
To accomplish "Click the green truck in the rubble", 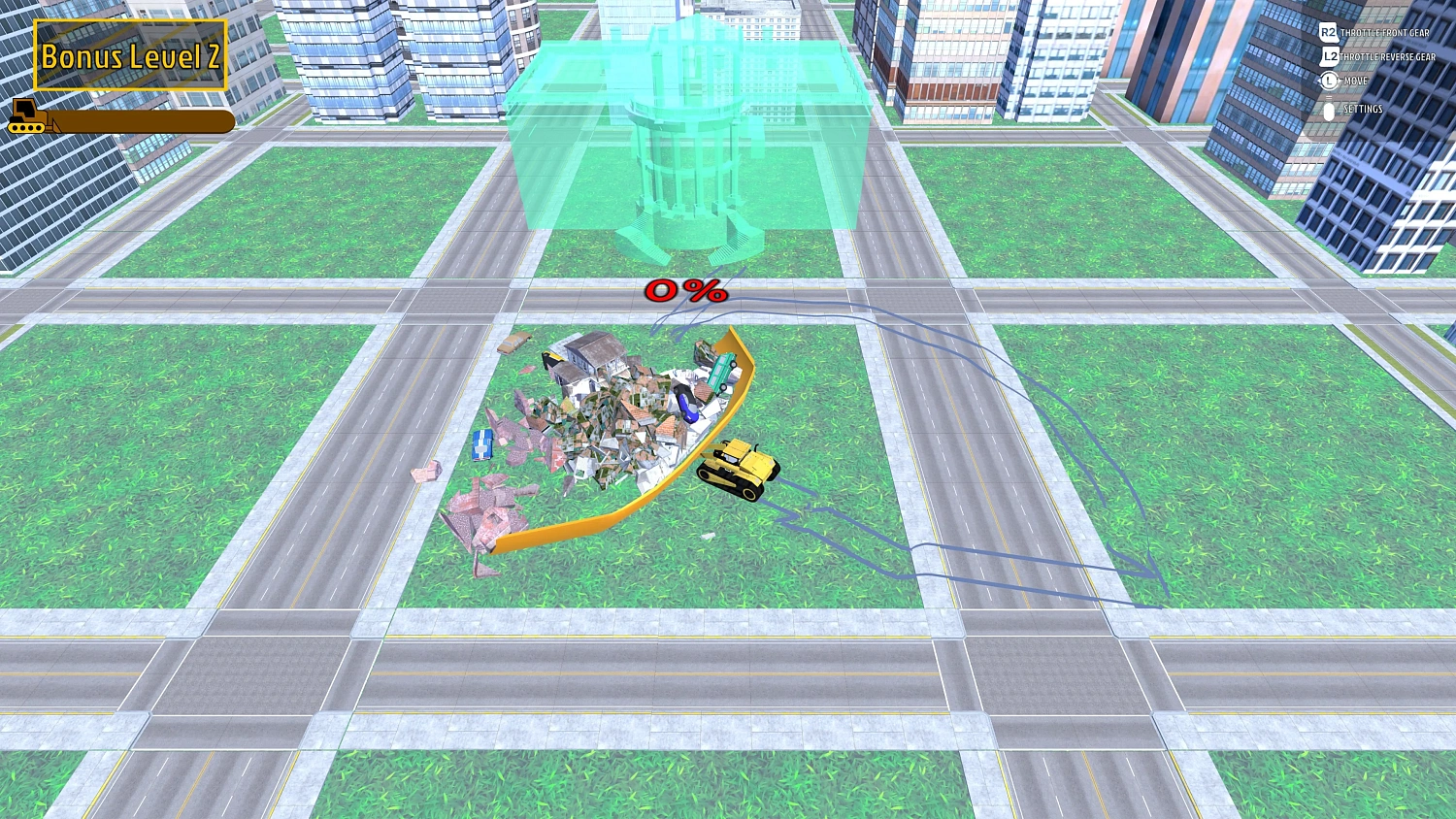I will pyautogui.click(x=723, y=374).
